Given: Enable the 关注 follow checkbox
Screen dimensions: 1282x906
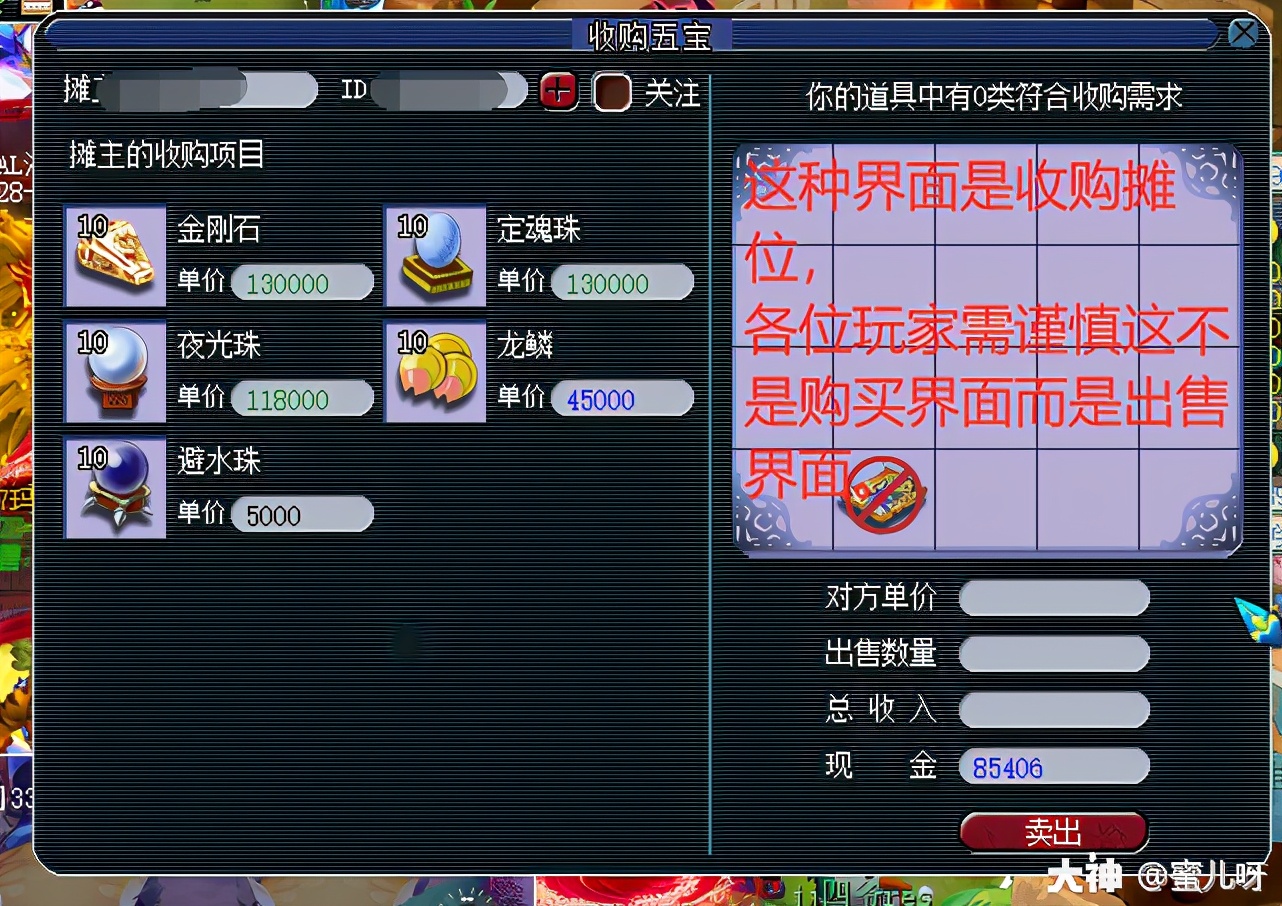Looking at the screenshot, I should point(612,91).
